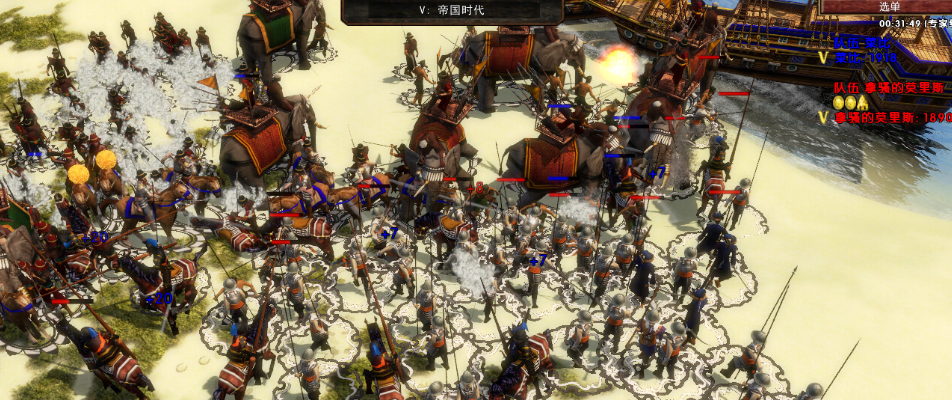Open the 选单 menu button
Viewport: 952px width, 400px height.
click(x=889, y=7)
